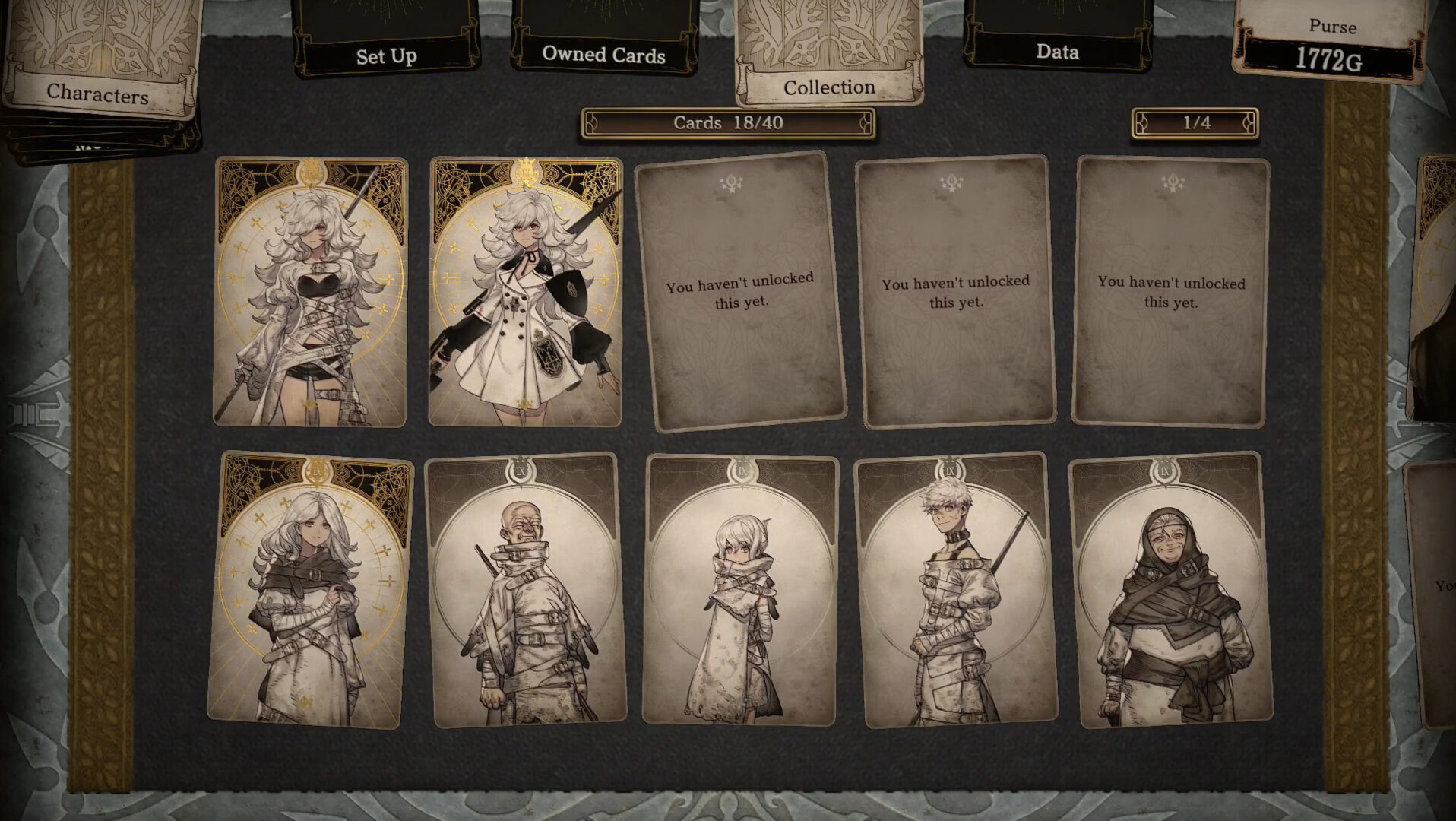Switch to the Characters tab
The height and width of the screenshot is (821, 1456).
[98, 93]
